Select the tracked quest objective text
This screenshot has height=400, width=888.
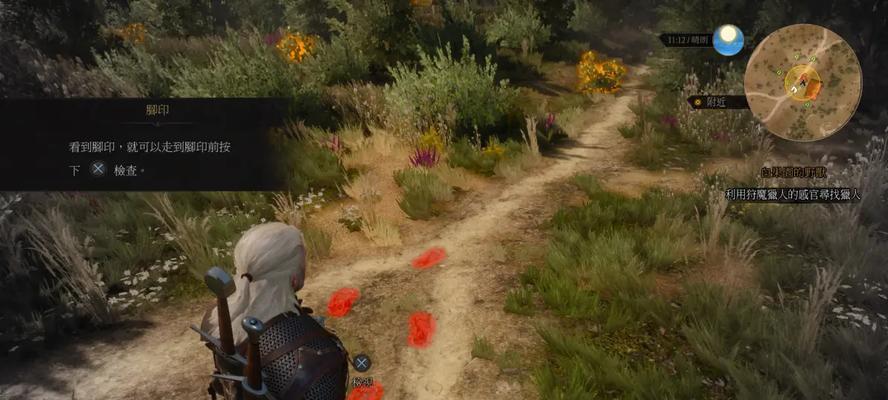click(x=804, y=192)
